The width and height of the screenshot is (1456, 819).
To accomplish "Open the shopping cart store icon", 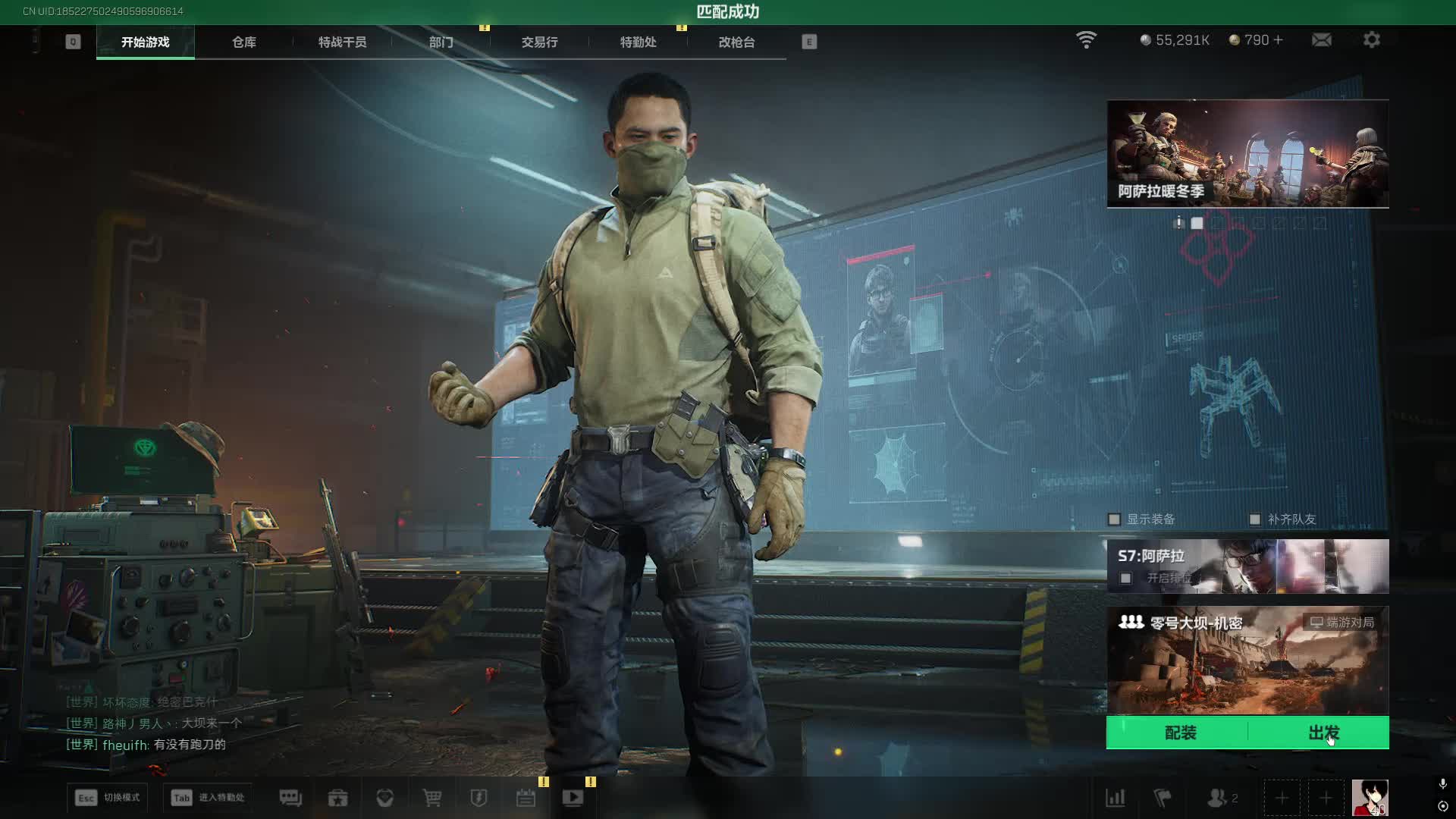I will tap(432, 798).
